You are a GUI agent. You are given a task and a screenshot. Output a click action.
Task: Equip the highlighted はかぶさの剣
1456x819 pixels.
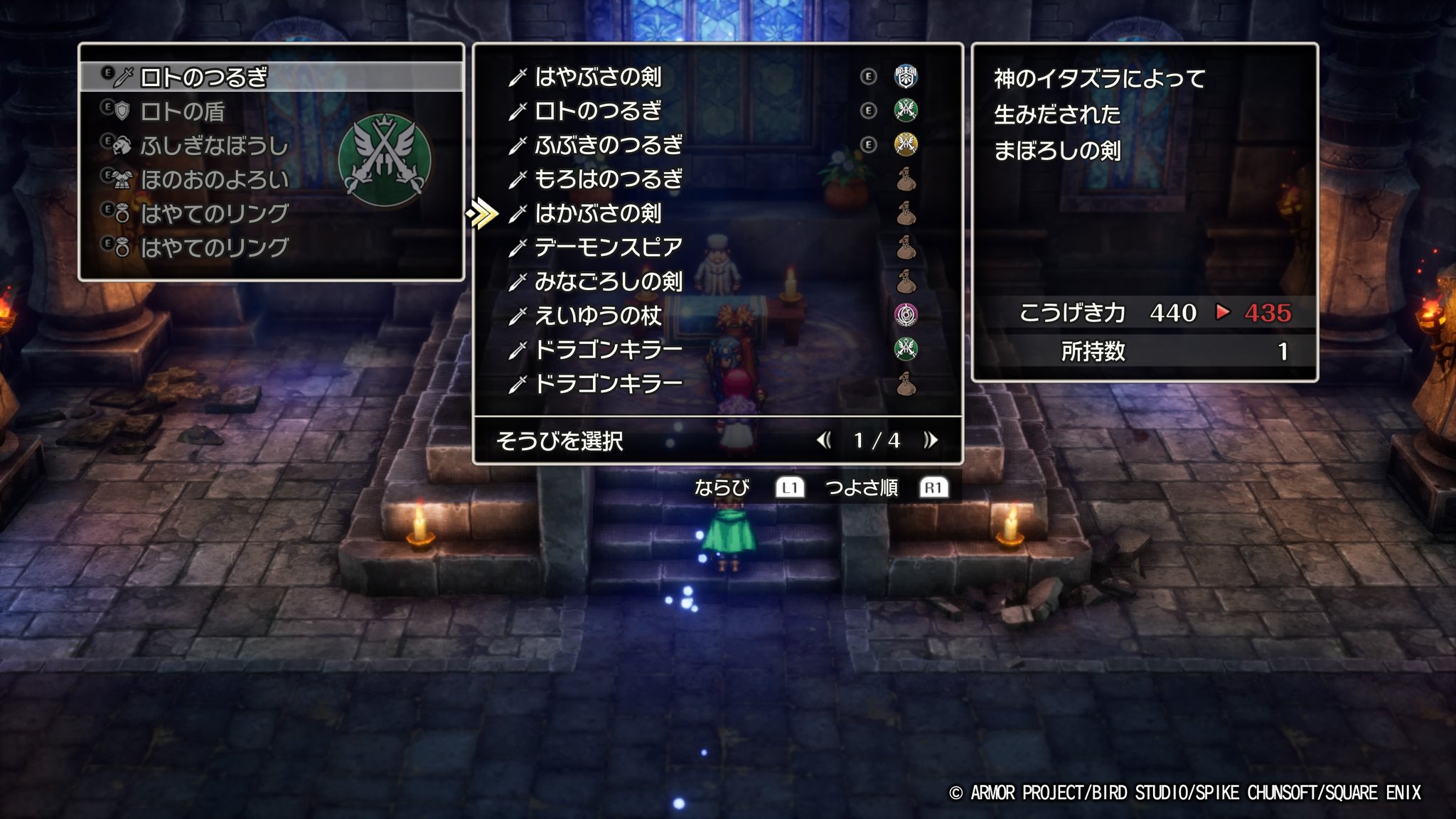(598, 213)
